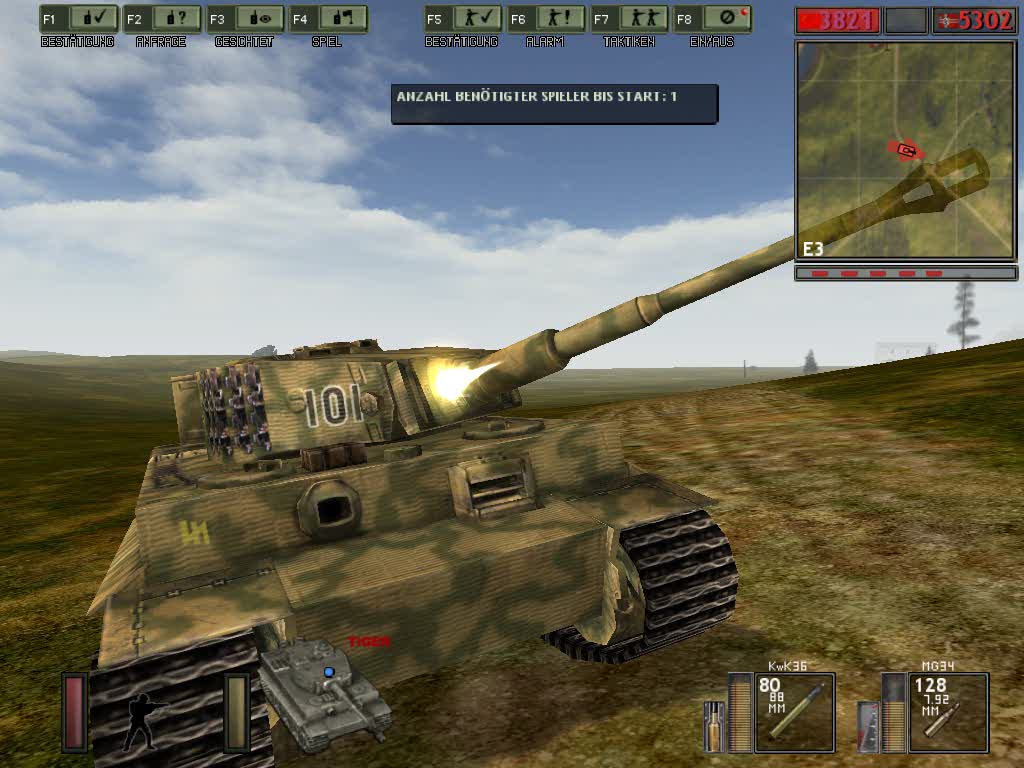Viewport: 1024px width, 768px height.
Task: Activate the F6 Alarm command menu
Action: point(545,19)
